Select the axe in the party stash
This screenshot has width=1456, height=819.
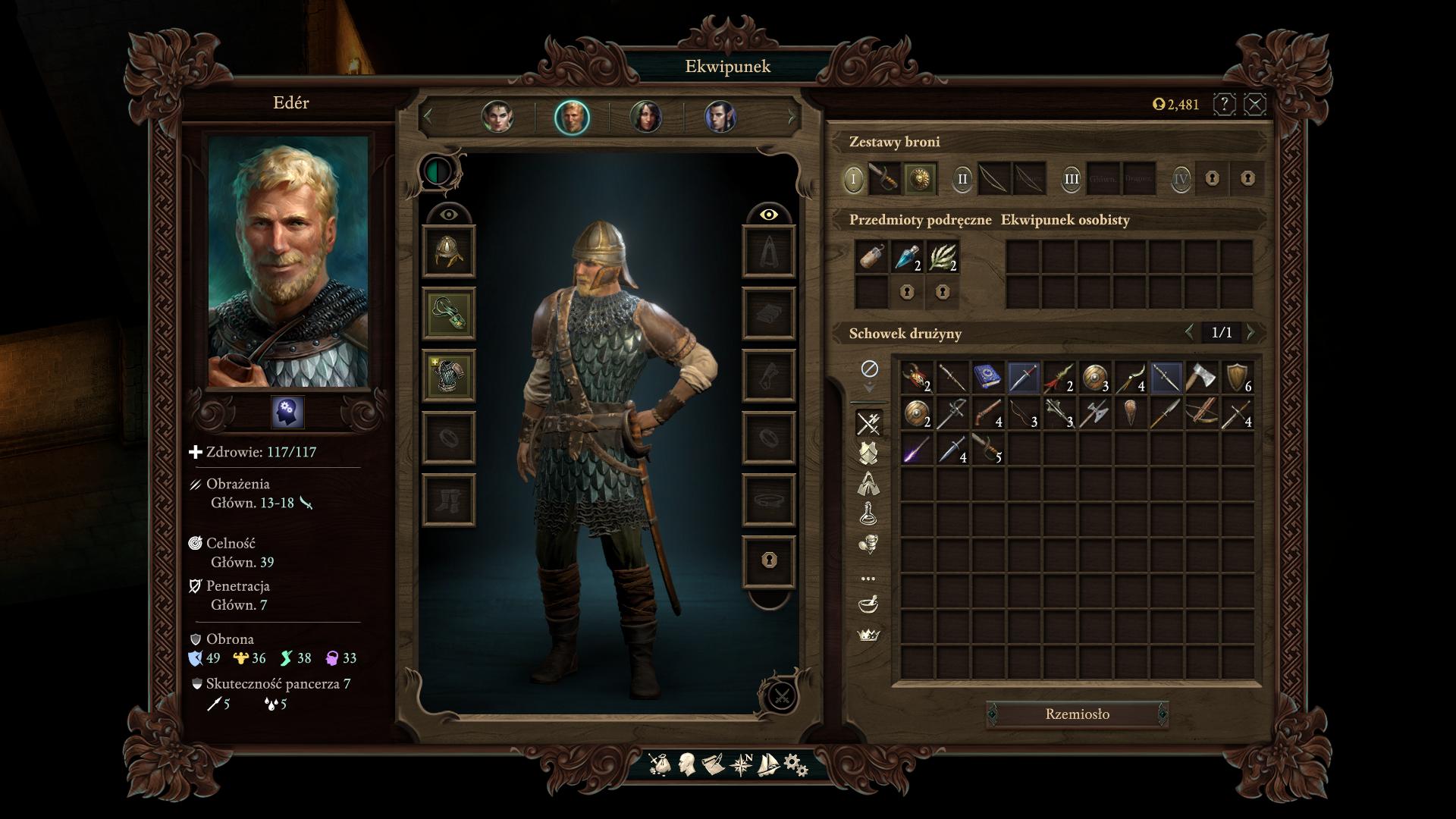1202,377
